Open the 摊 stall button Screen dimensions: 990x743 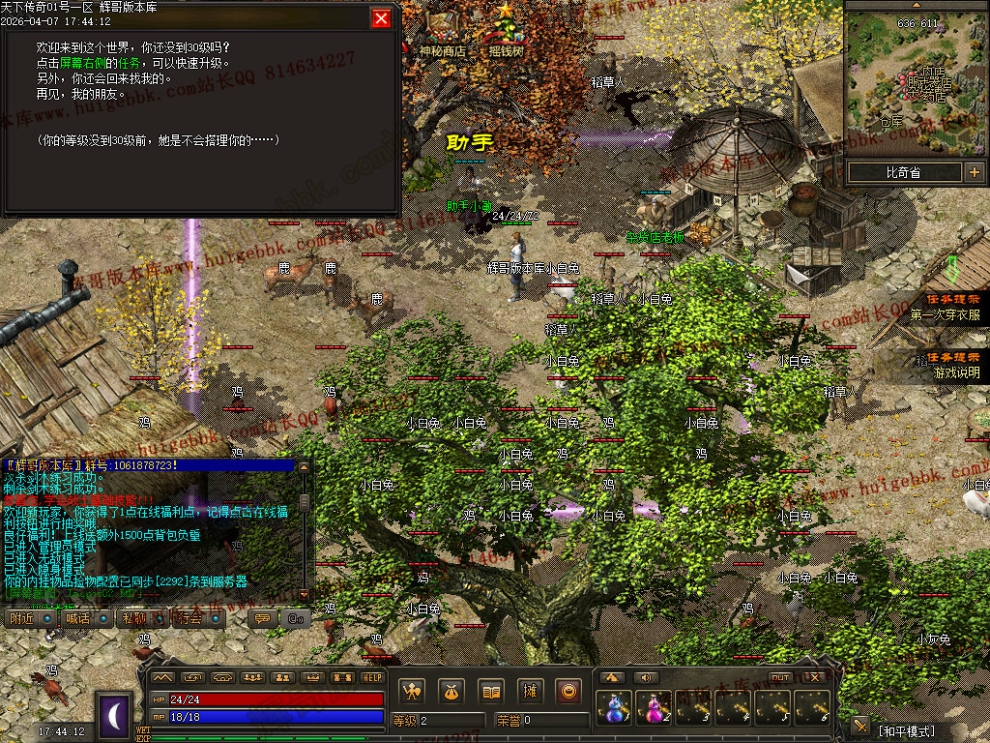pos(530,690)
